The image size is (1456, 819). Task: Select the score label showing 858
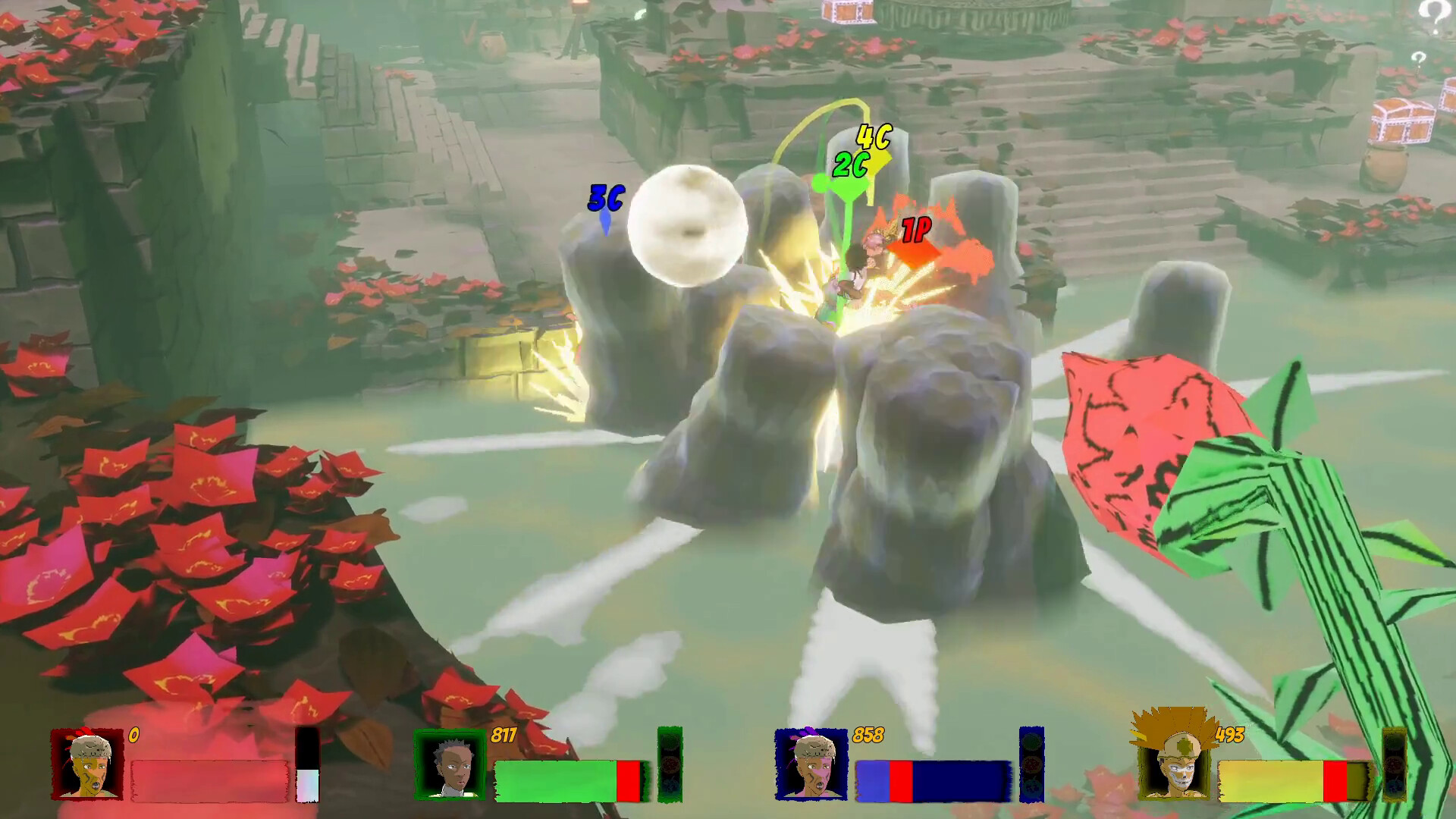pyautogui.click(x=870, y=733)
